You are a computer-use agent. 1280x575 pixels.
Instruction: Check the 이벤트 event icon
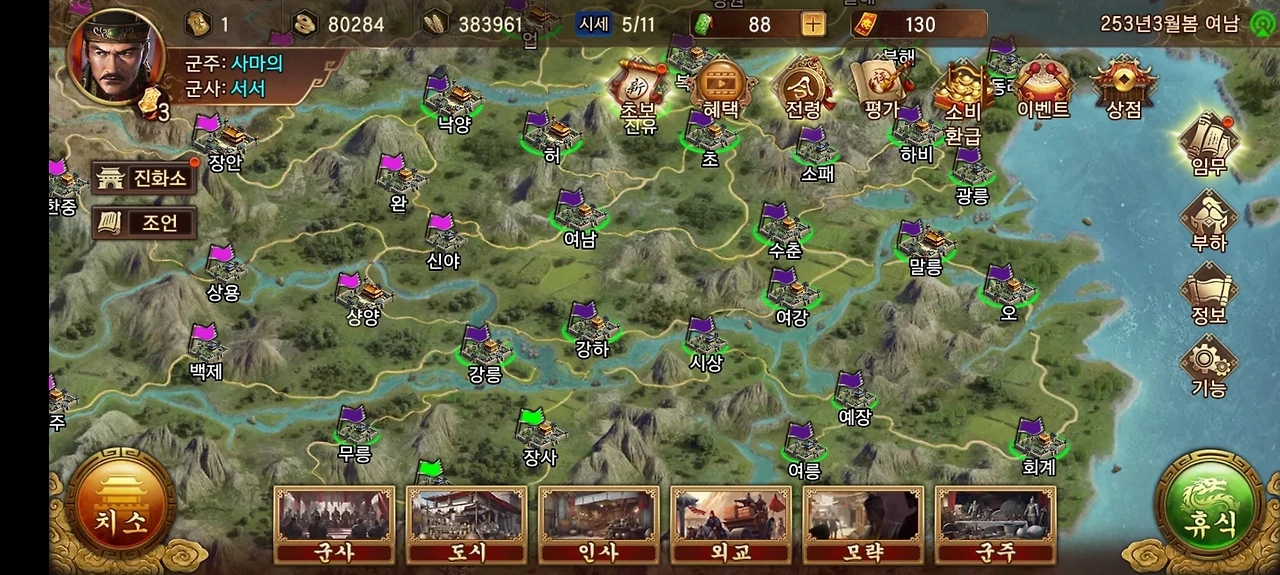click(x=1043, y=88)
